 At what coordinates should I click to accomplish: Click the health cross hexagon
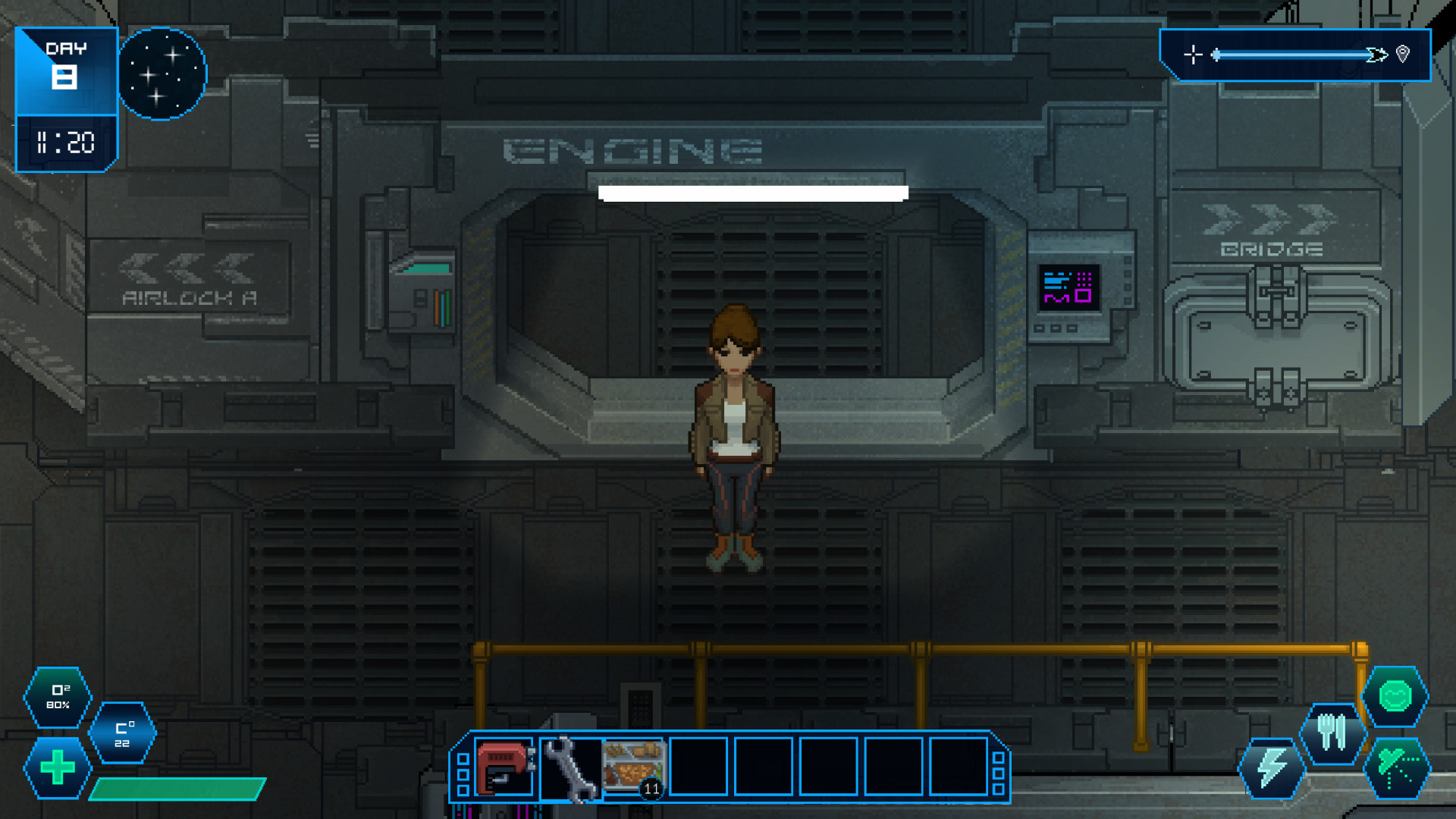point(57,768)
